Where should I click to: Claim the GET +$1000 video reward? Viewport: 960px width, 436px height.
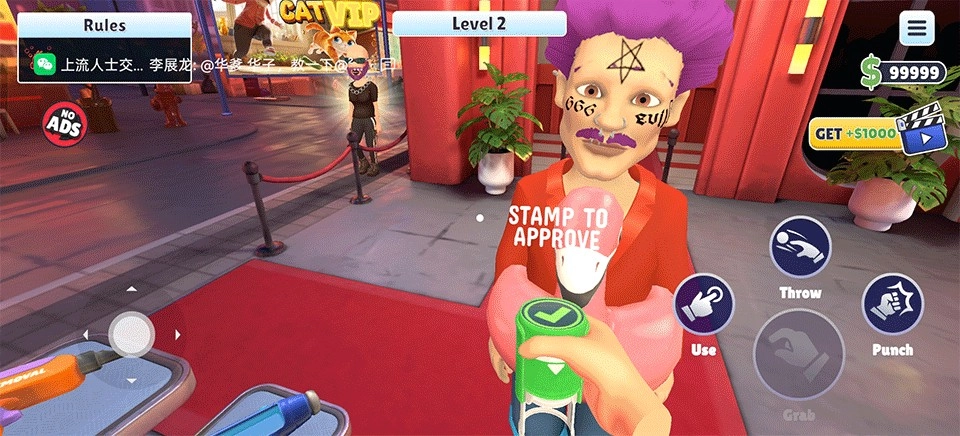pos(875,134)
